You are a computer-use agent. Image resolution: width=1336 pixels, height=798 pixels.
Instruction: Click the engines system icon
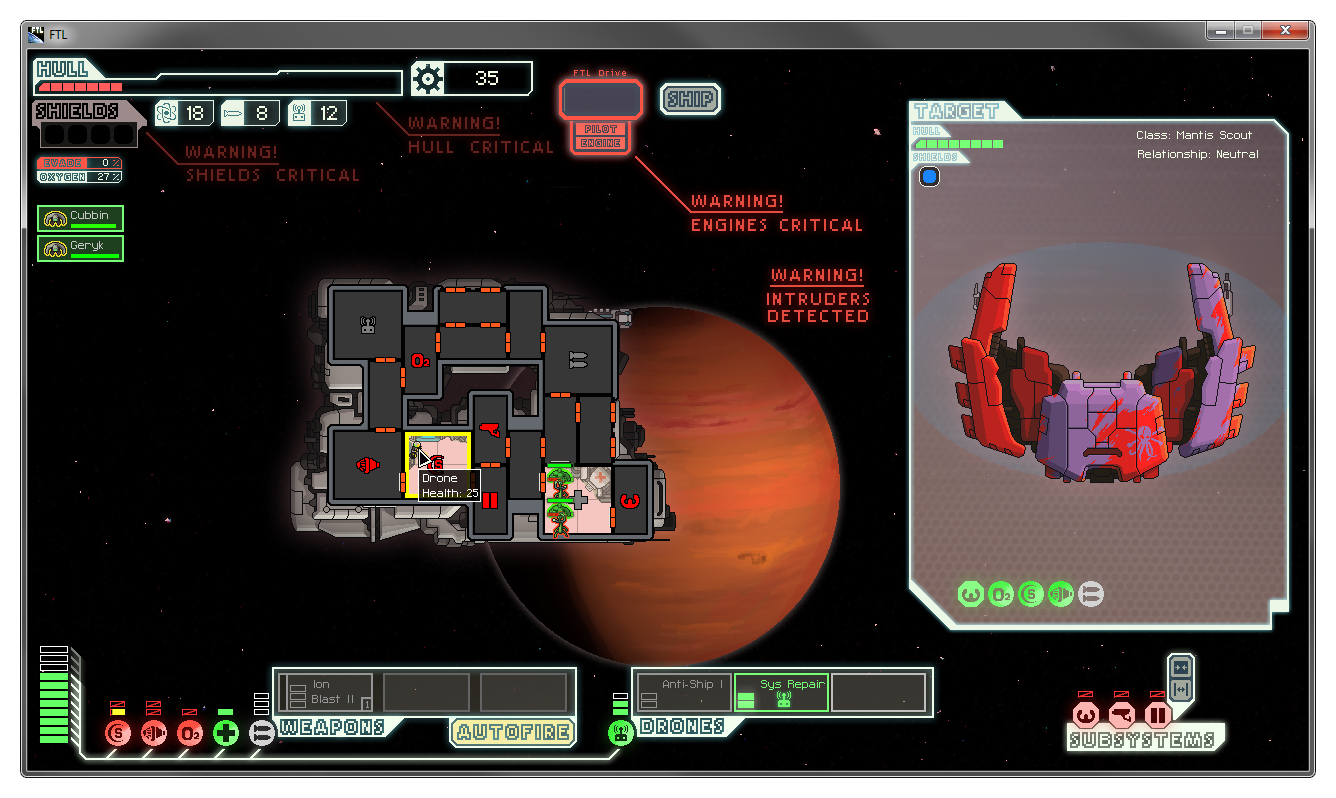154,733
